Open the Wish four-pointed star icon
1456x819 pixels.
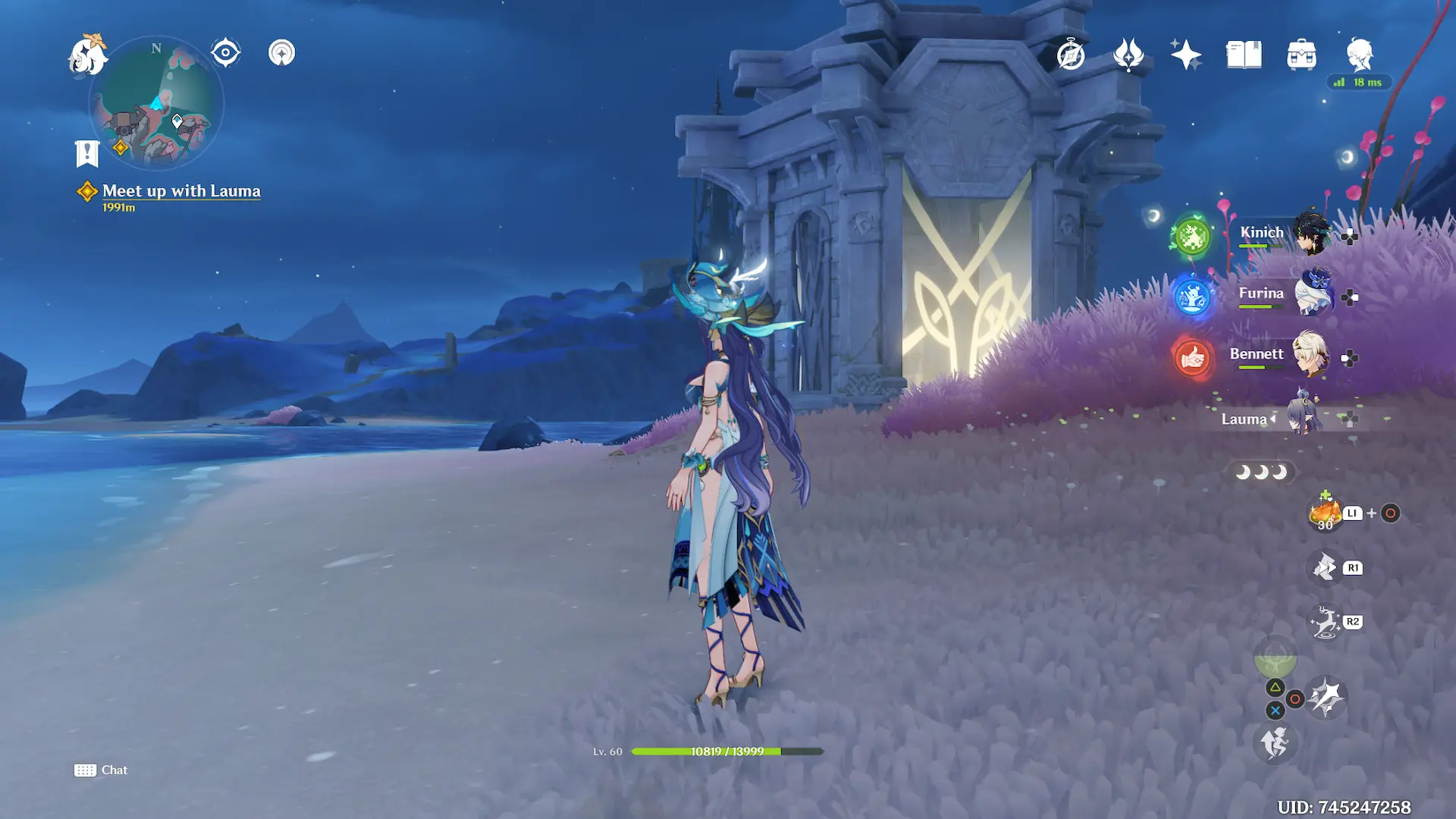[x=1186, y=55]
